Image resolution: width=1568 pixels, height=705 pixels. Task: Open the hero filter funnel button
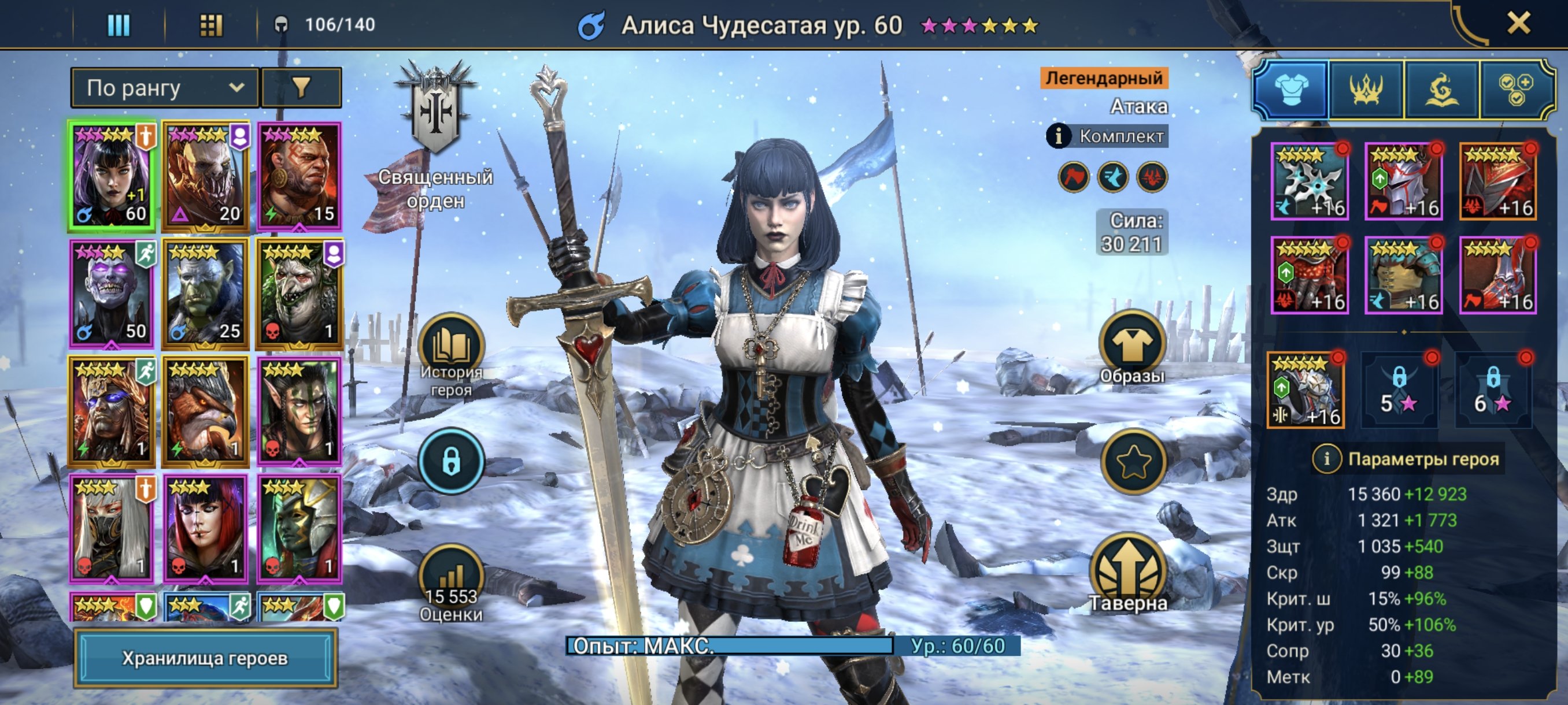pos(301,88)
